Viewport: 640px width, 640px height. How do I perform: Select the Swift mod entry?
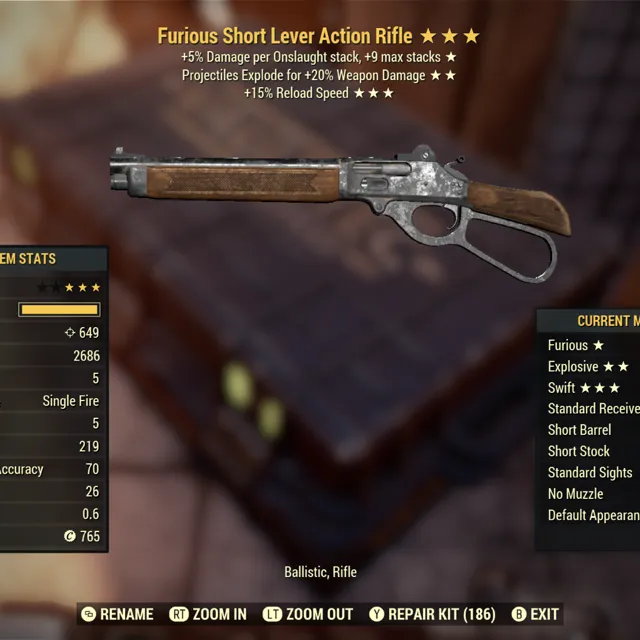point(583,387)
